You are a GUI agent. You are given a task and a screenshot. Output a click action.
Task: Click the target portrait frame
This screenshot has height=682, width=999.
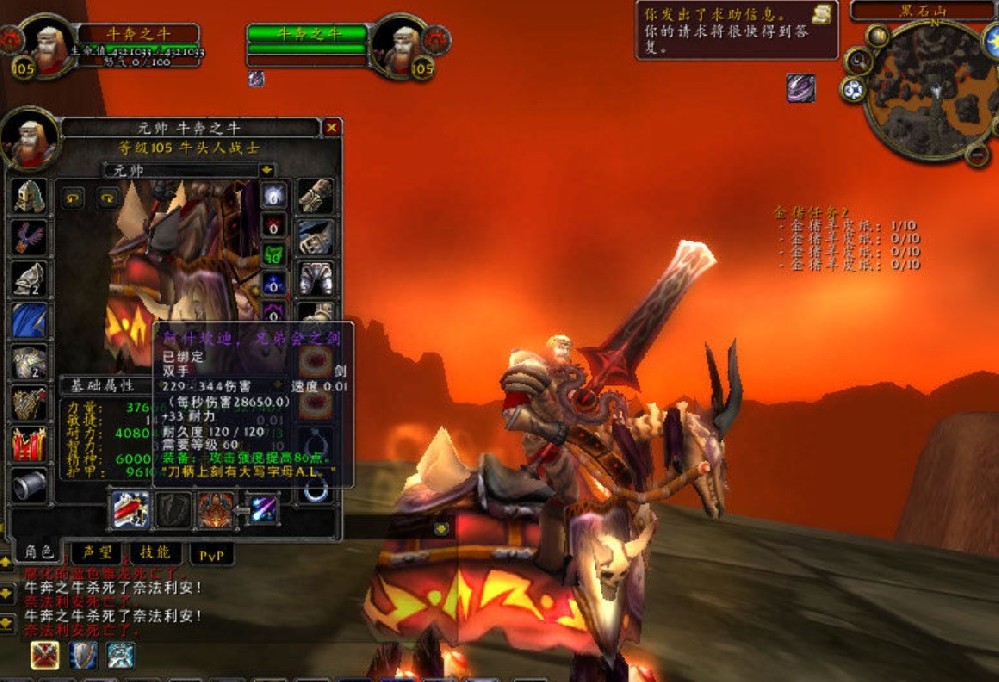tap(403, 45)
